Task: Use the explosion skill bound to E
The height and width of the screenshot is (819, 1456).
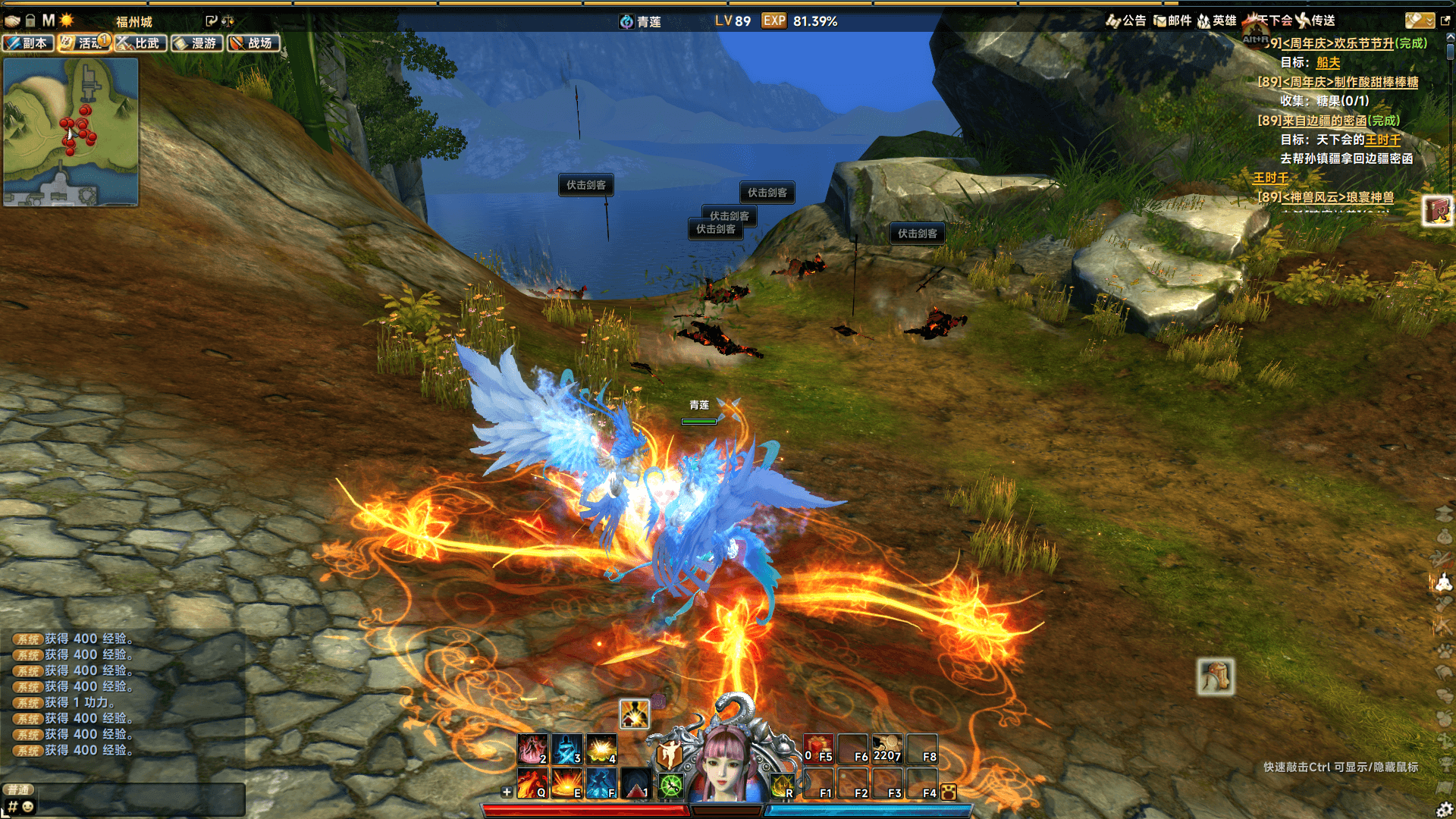Action: coord(566,783)
